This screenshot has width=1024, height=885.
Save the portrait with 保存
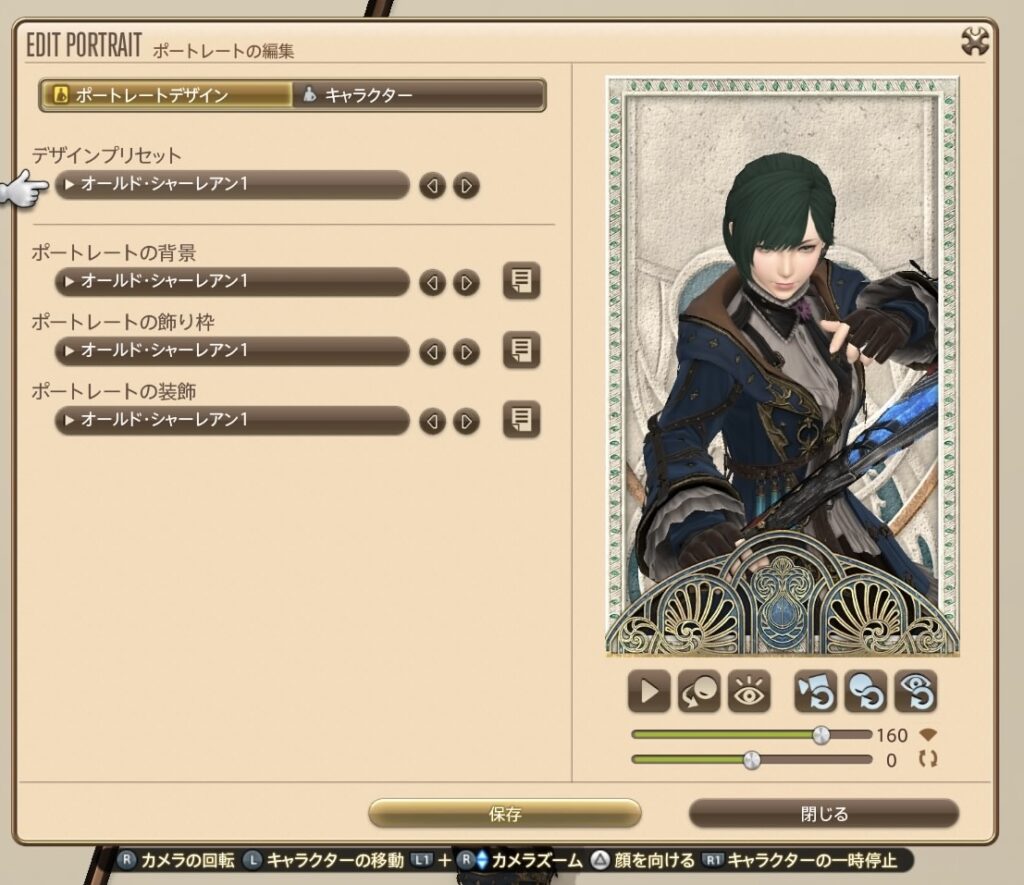click(x=505, y=814)
